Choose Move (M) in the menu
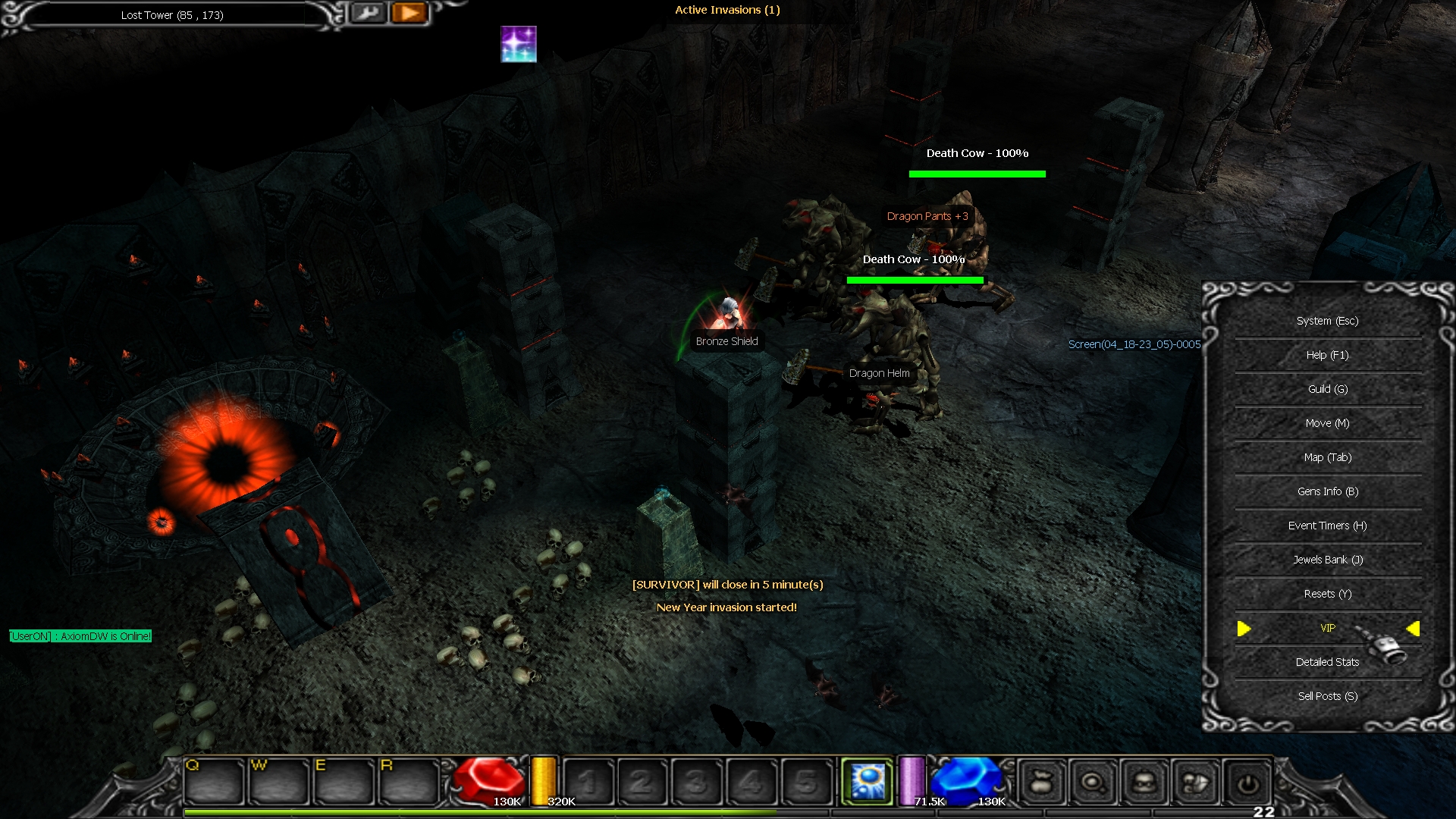This screenshot has width=1456, height=819. click(x=1327, y=423)
